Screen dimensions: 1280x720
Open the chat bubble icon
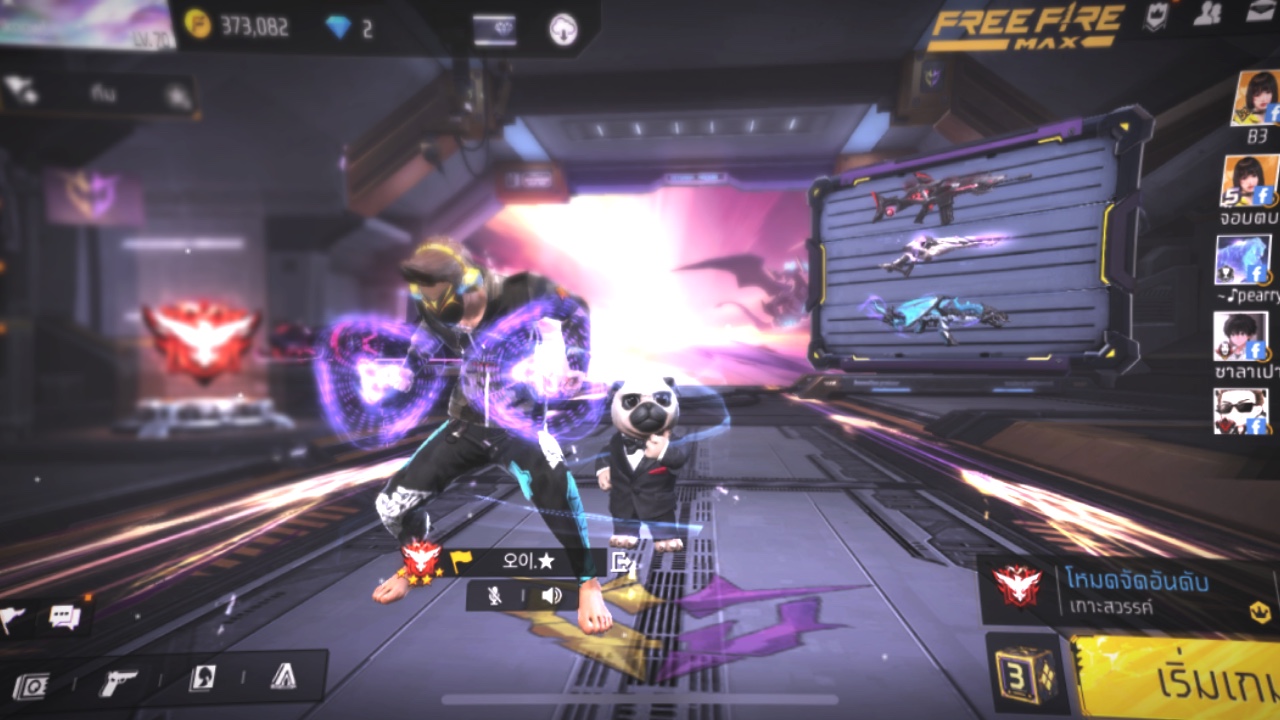[65, 617]
